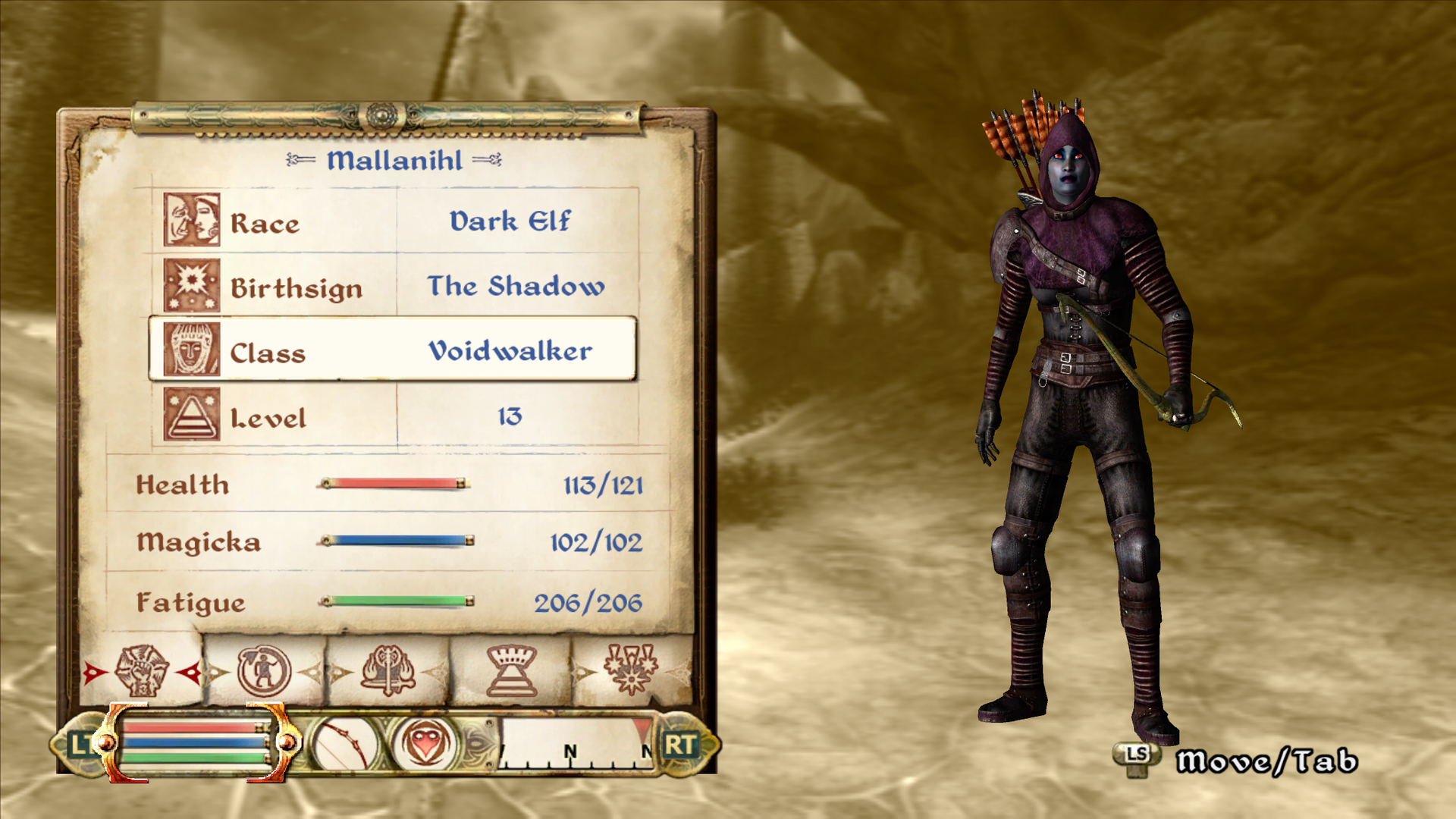Show the floral emblem accomplishments tab
The image size is (1456, 819).
coord(631,670)
